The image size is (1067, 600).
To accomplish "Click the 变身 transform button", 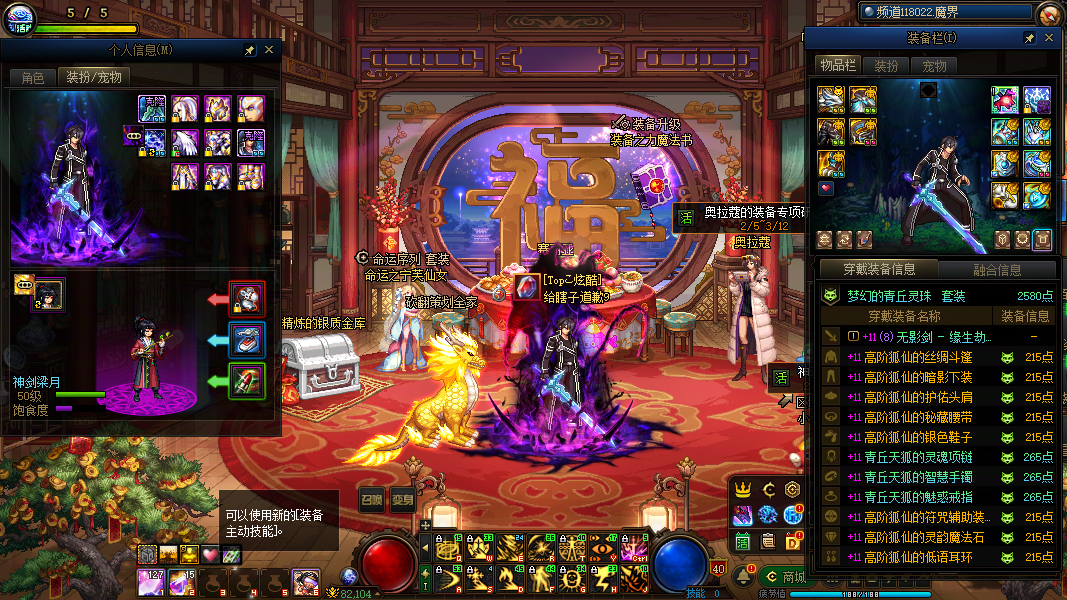I will 402,499.
